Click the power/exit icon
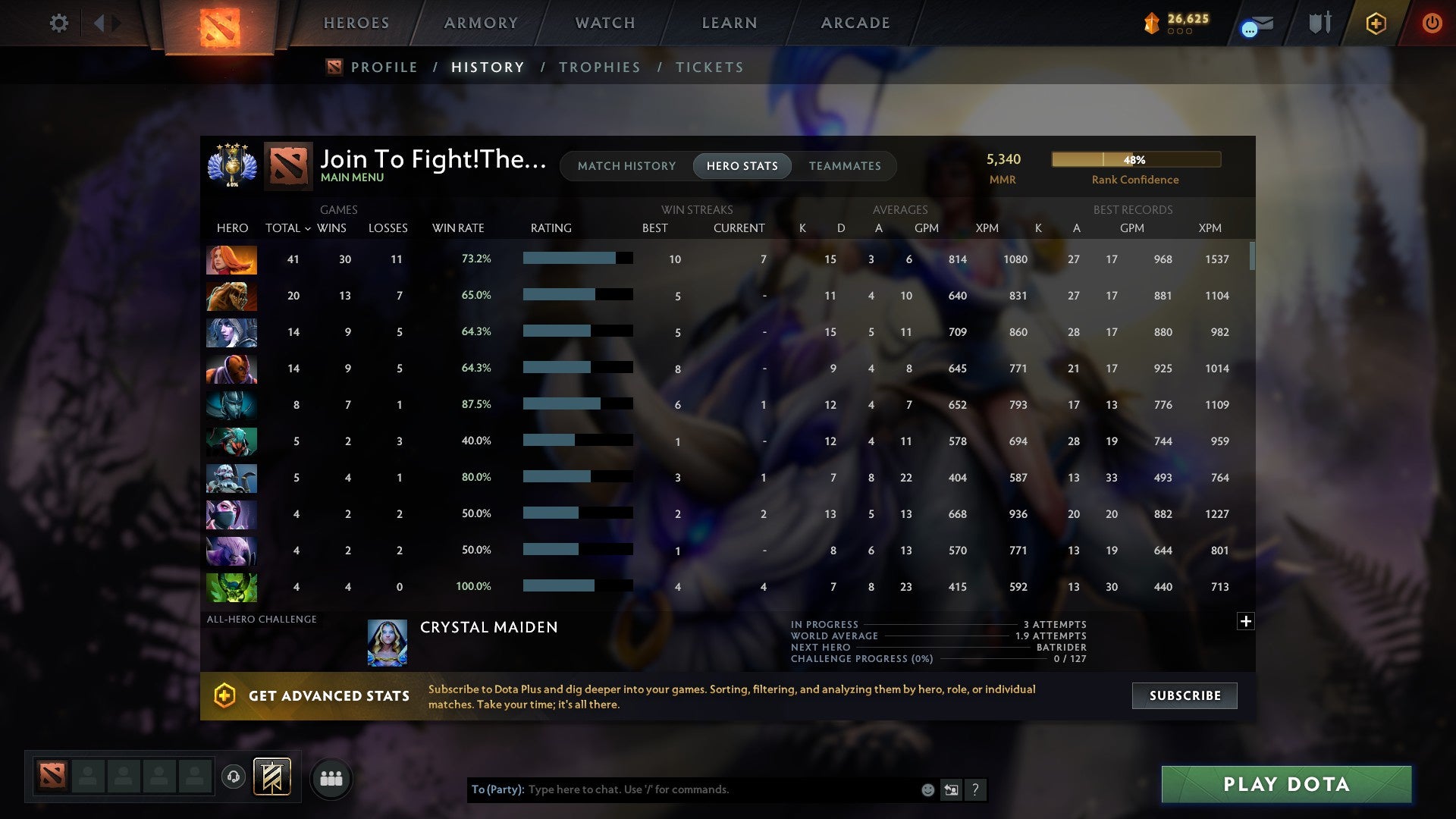The height and width of the screenshot is (819, 1456). [1432, 23]
